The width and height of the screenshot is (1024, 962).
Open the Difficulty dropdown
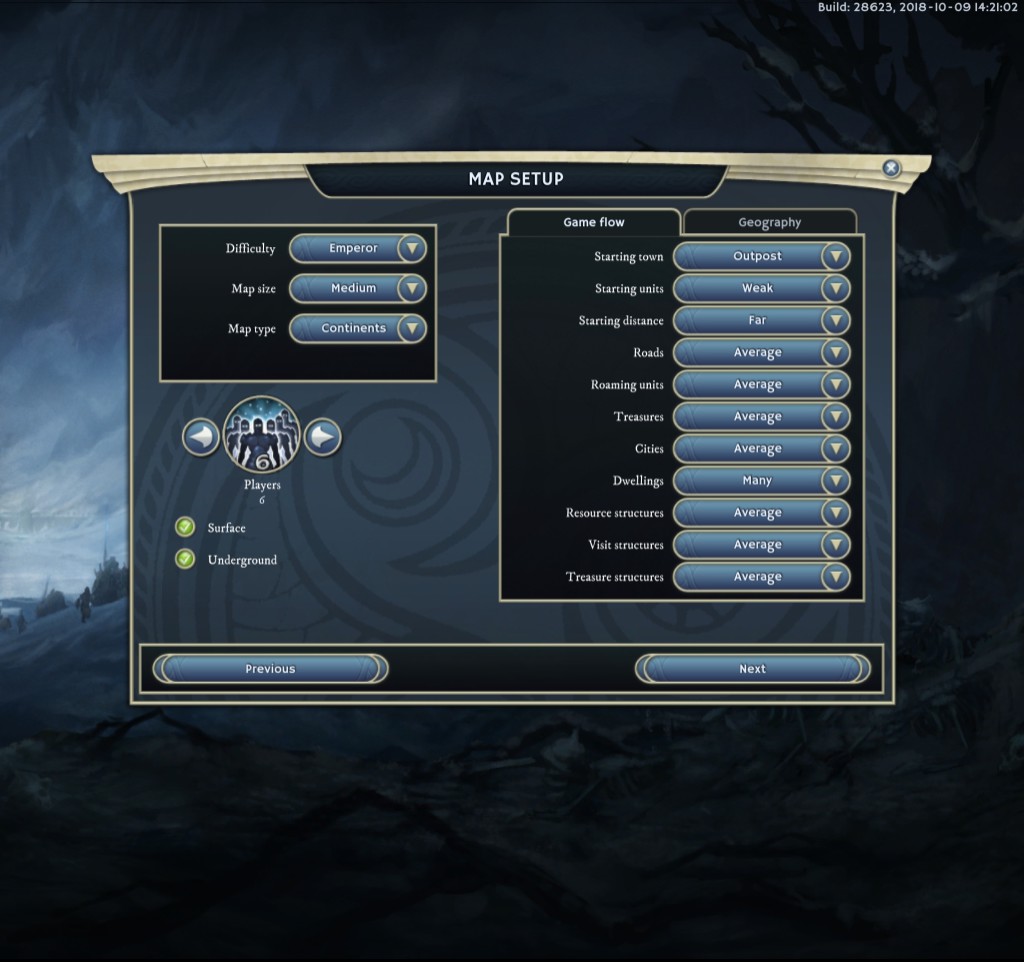point(358,249)
